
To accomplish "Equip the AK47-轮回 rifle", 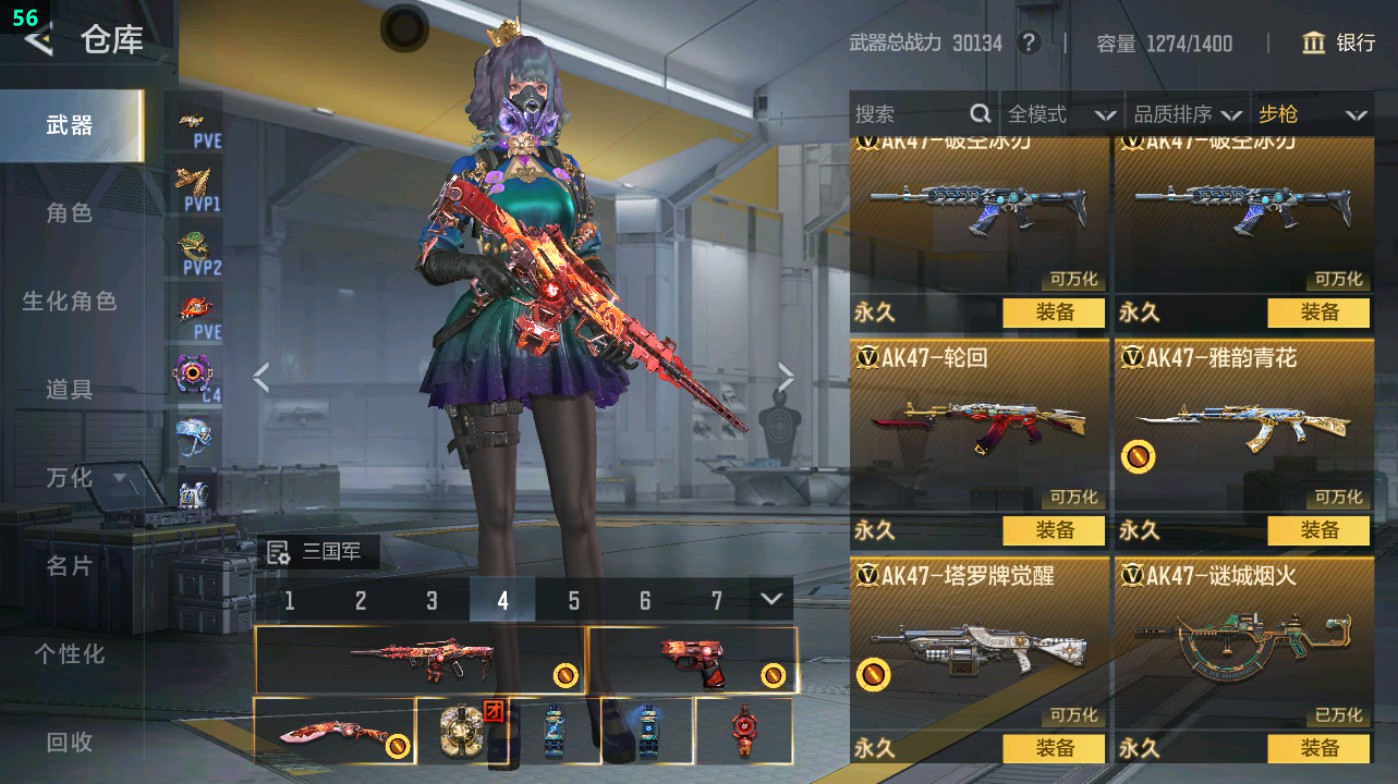I will click(x=1054, y=530).
